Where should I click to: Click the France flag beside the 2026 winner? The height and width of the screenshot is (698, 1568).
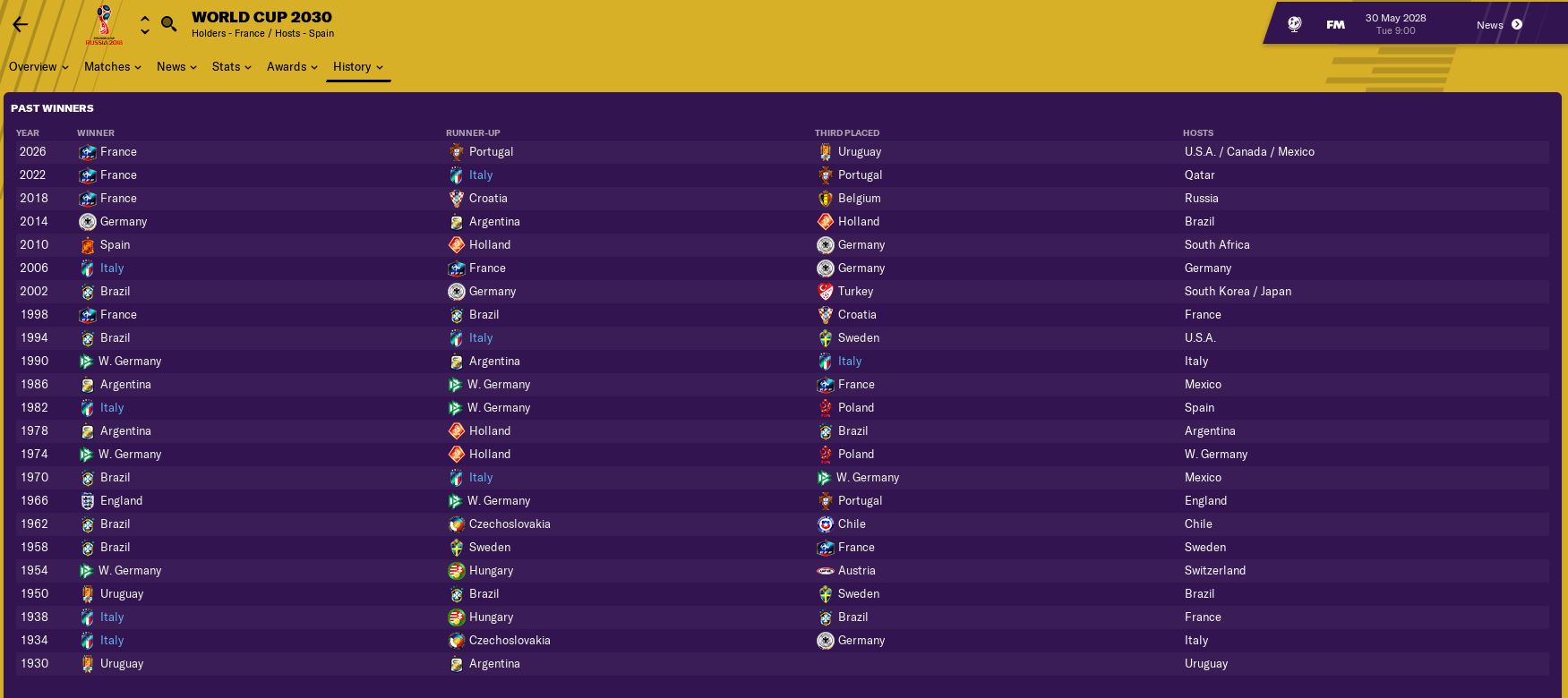(88, 152)
